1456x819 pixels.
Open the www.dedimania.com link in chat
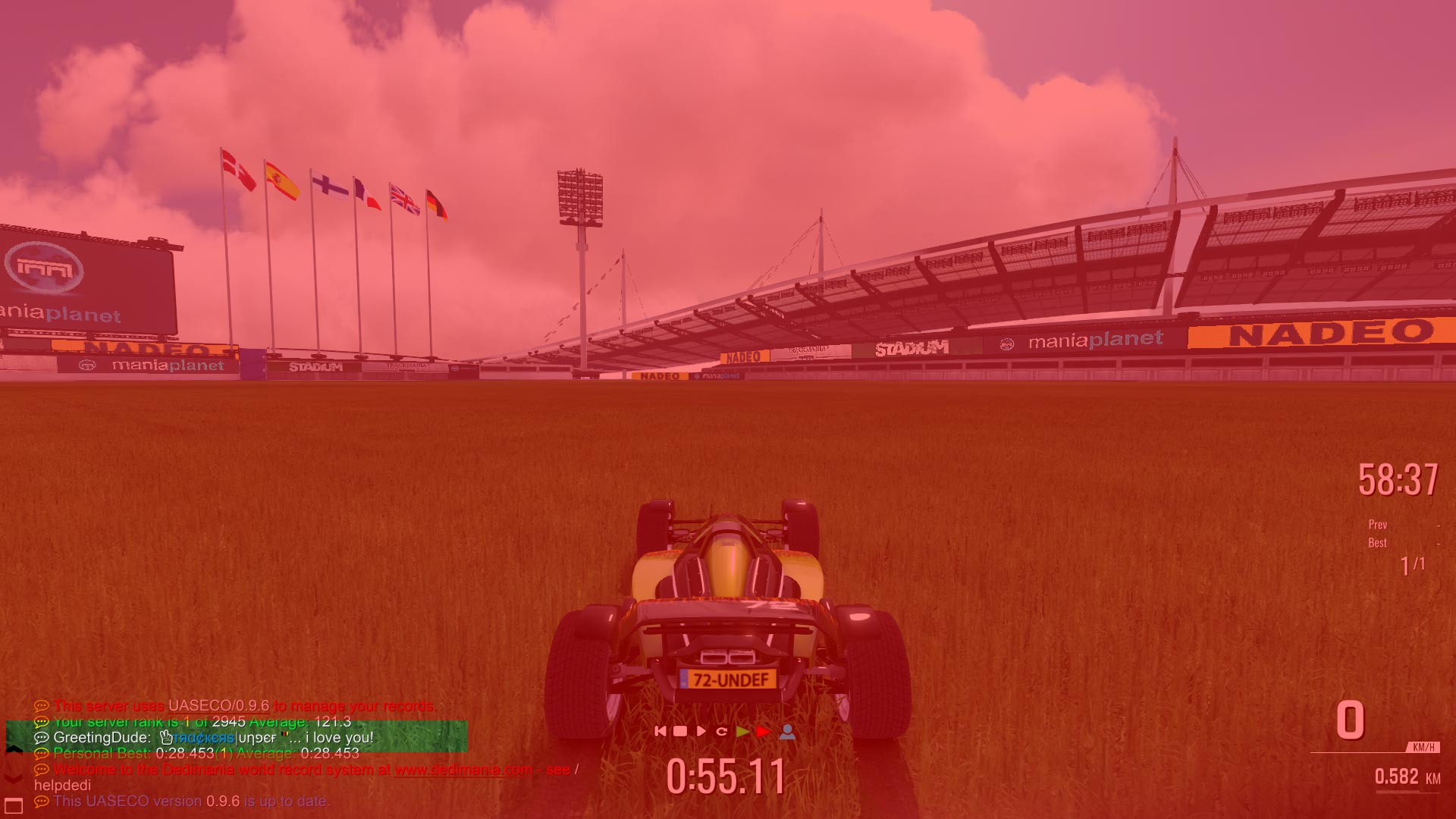point(463,770)
